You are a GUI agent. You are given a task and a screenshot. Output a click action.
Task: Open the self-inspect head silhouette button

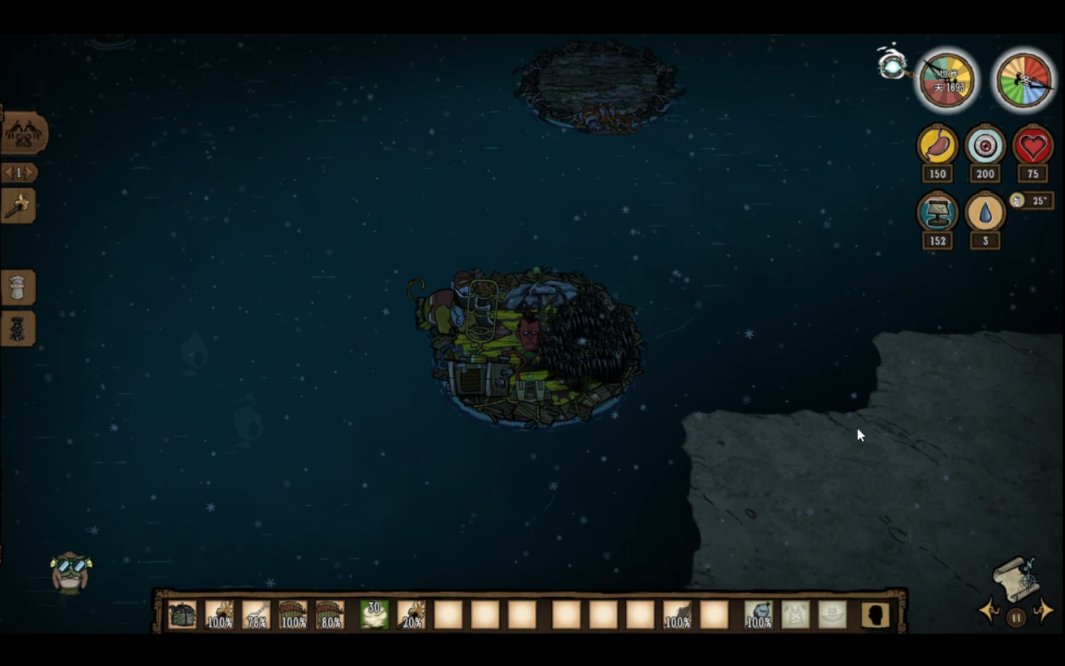pyautogui.click(x=875, y=615)
